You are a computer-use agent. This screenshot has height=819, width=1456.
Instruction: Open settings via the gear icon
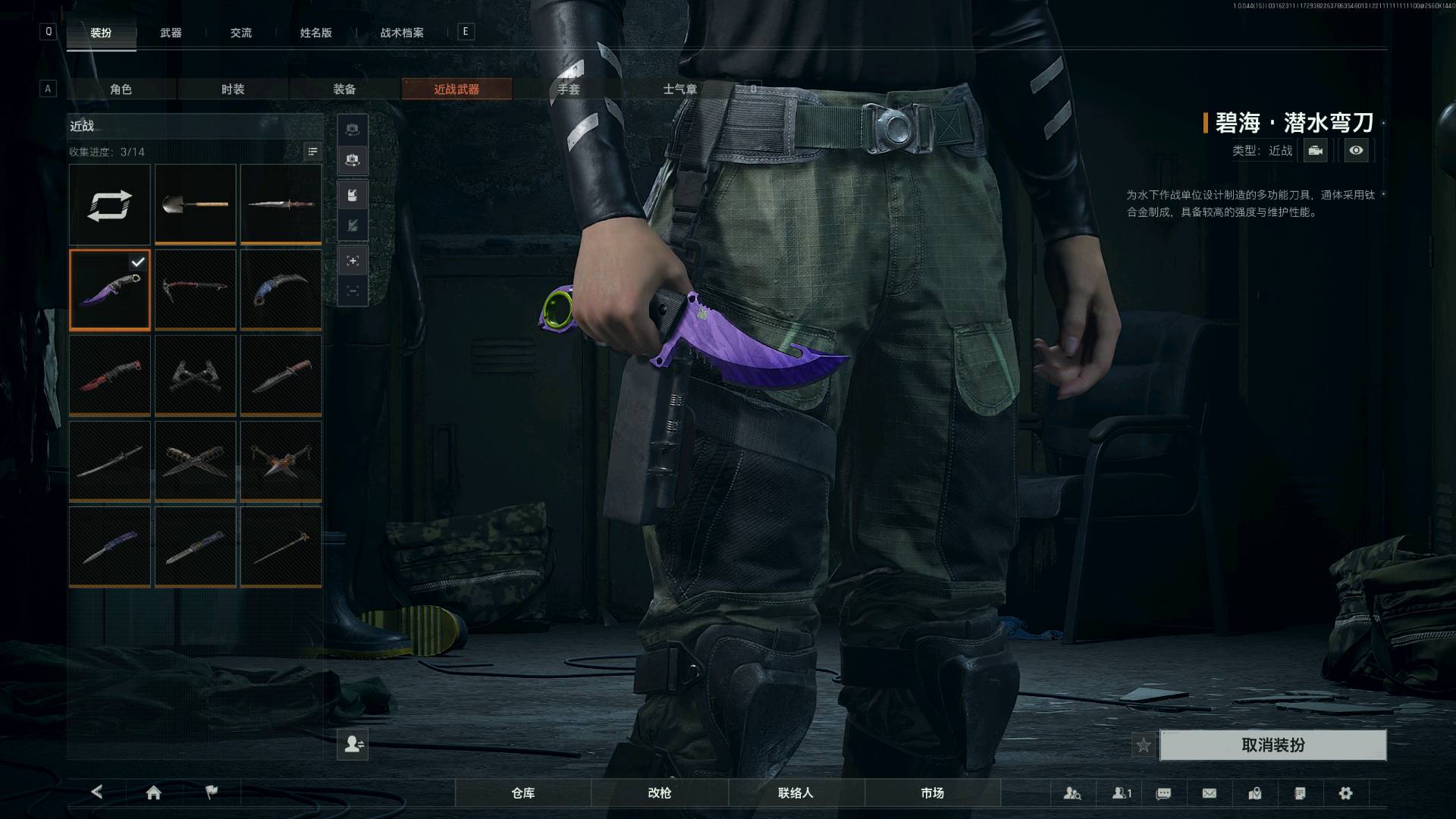[1345, 793]
